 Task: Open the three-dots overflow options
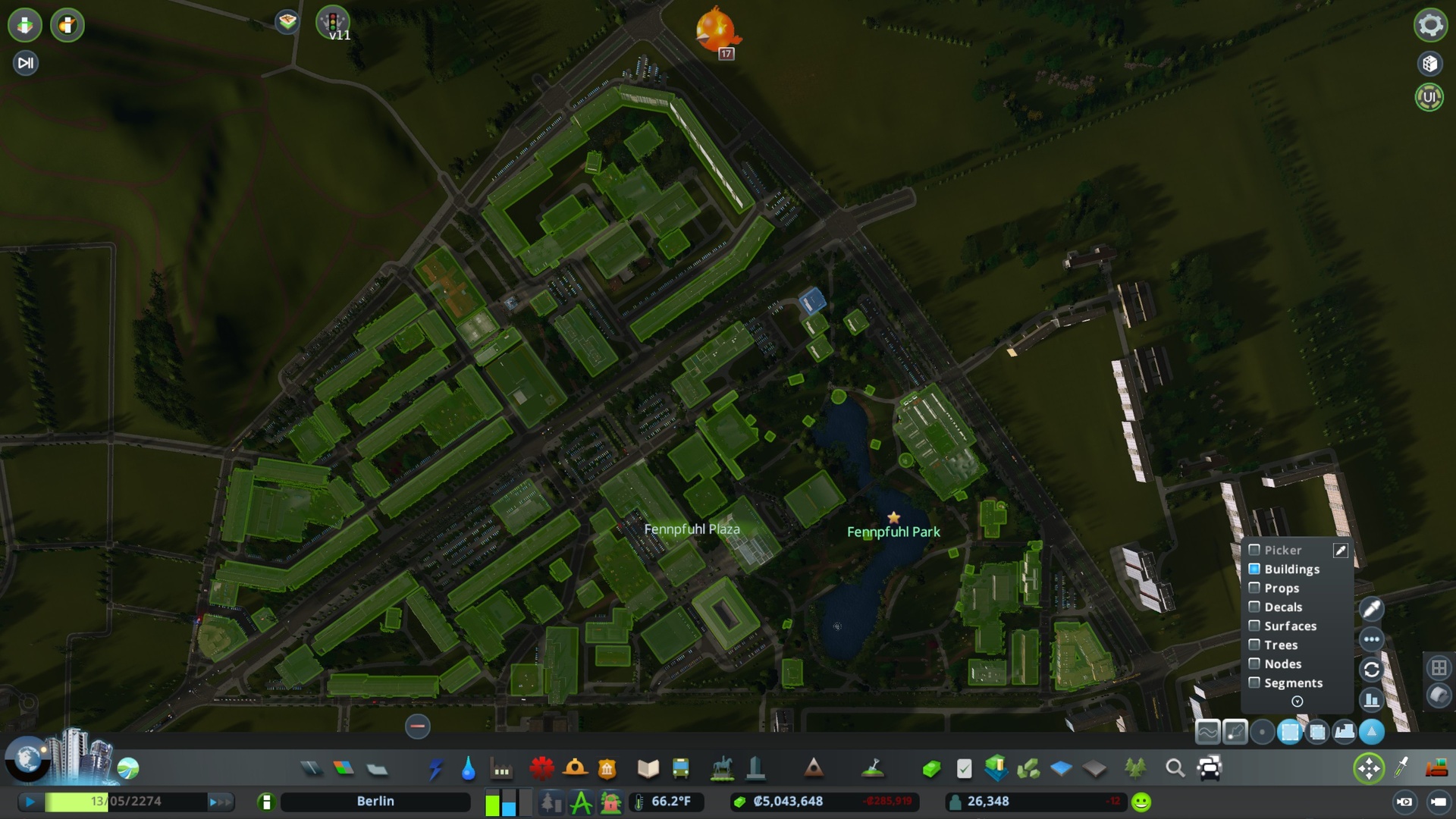(x=1372, y=639)
